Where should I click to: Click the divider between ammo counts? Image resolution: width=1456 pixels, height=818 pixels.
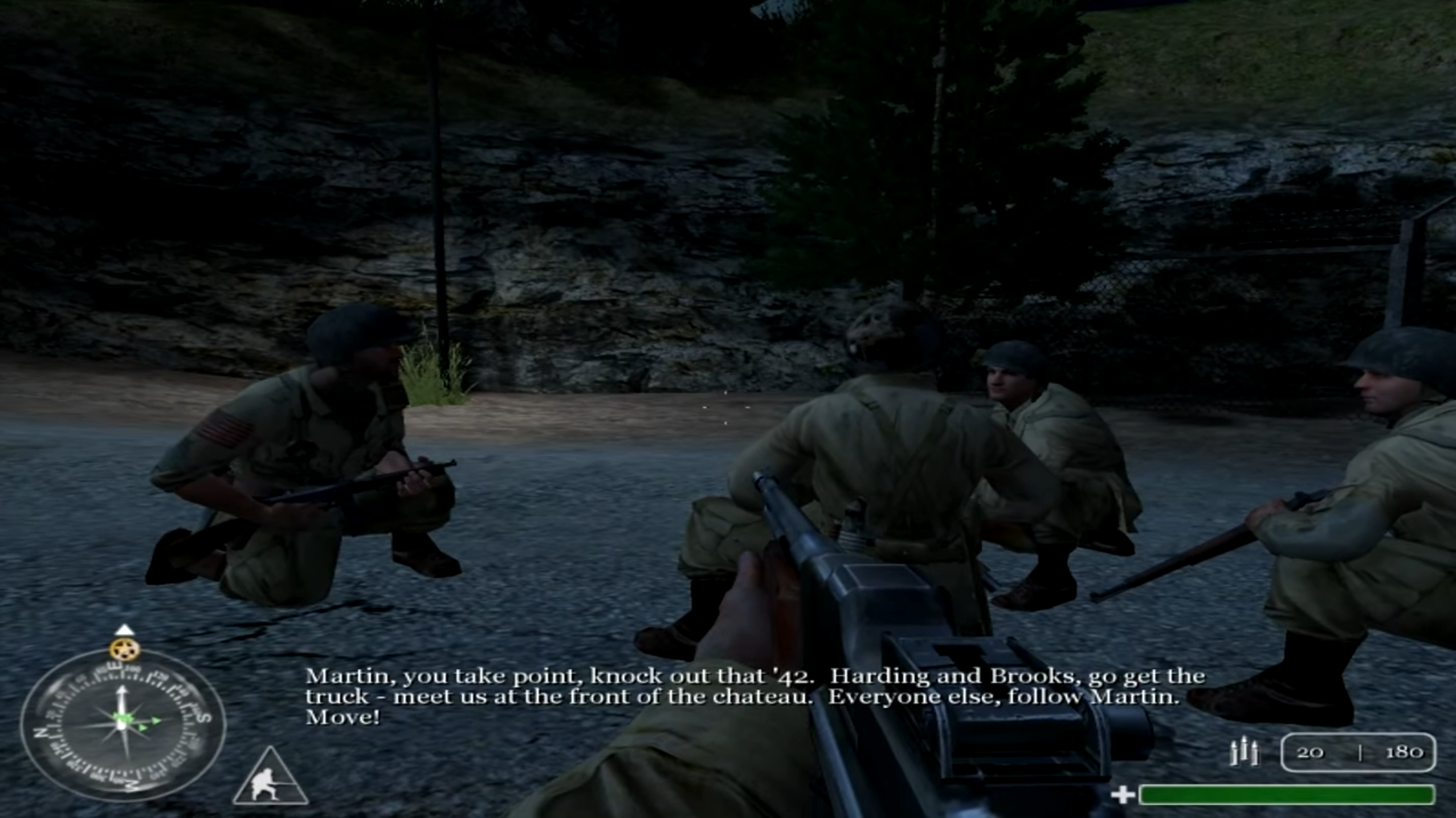click(x=1360, y=754)
